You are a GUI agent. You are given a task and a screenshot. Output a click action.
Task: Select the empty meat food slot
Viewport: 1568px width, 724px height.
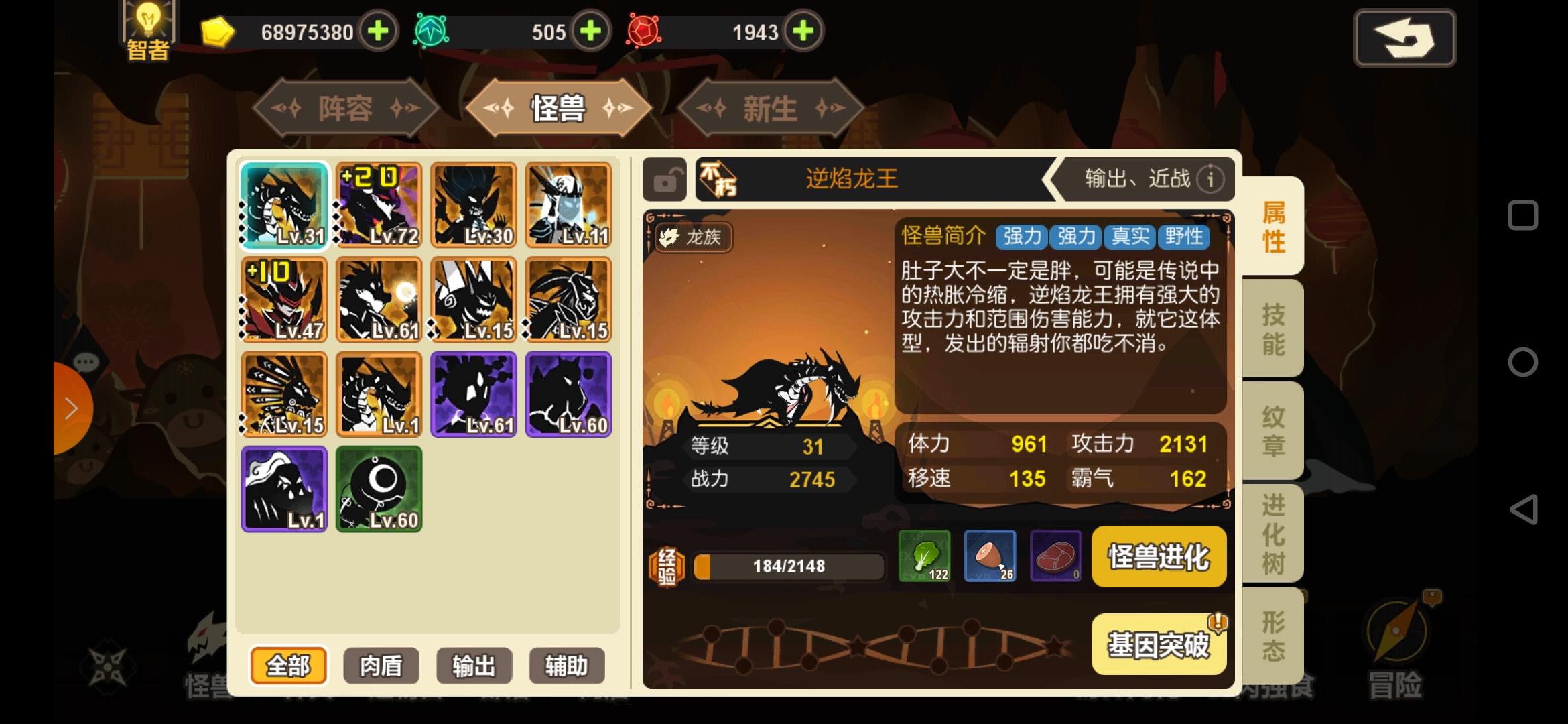tap(1055, 556)
